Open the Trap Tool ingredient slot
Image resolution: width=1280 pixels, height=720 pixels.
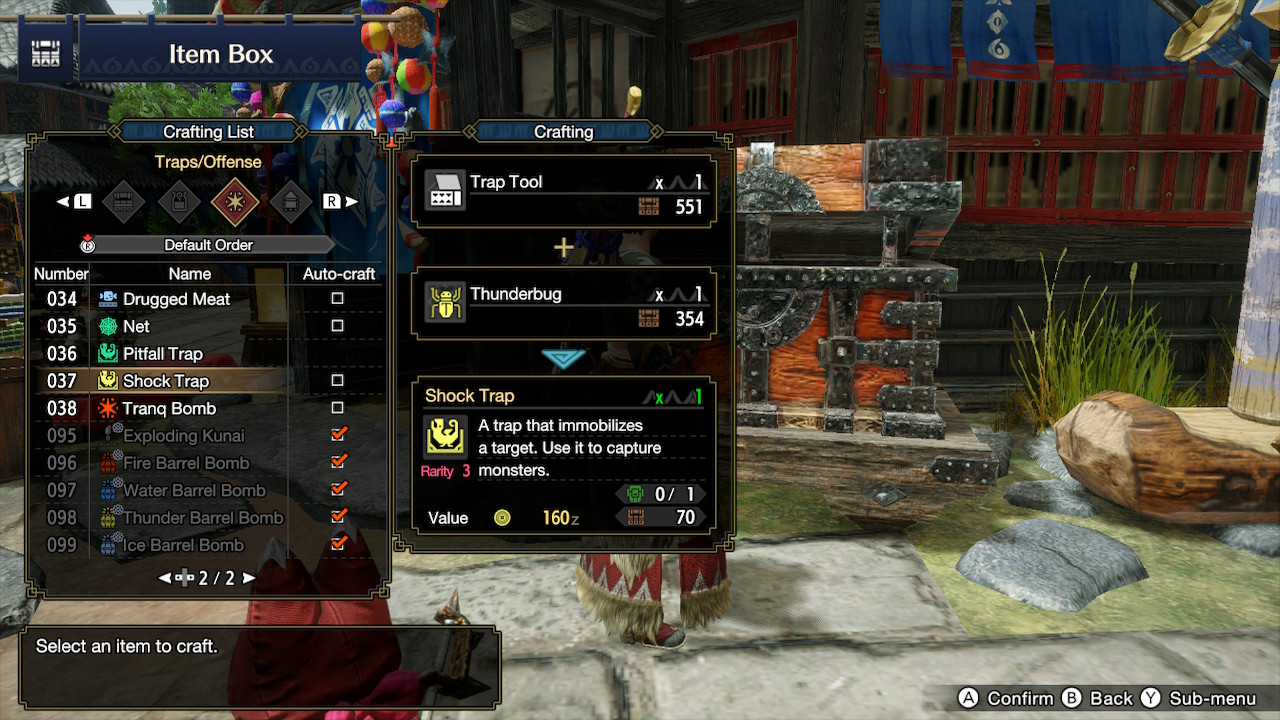tap(564, 192)
